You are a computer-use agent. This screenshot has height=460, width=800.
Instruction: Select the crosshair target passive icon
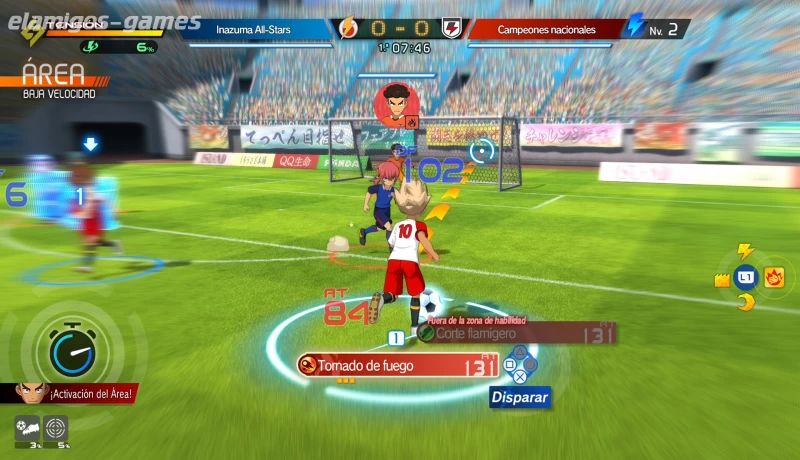tap(56, 427)
